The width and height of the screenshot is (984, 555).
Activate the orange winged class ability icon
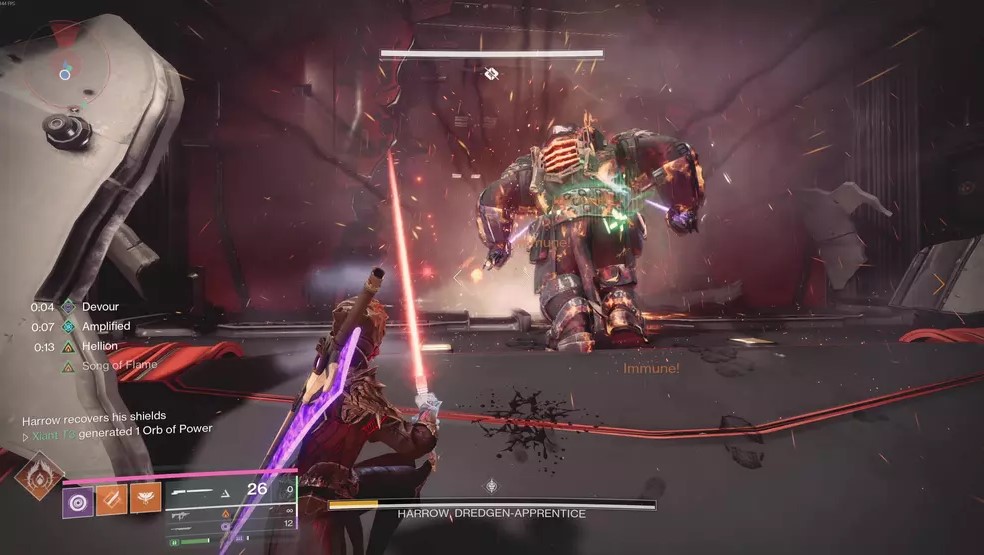coord(146,502)
